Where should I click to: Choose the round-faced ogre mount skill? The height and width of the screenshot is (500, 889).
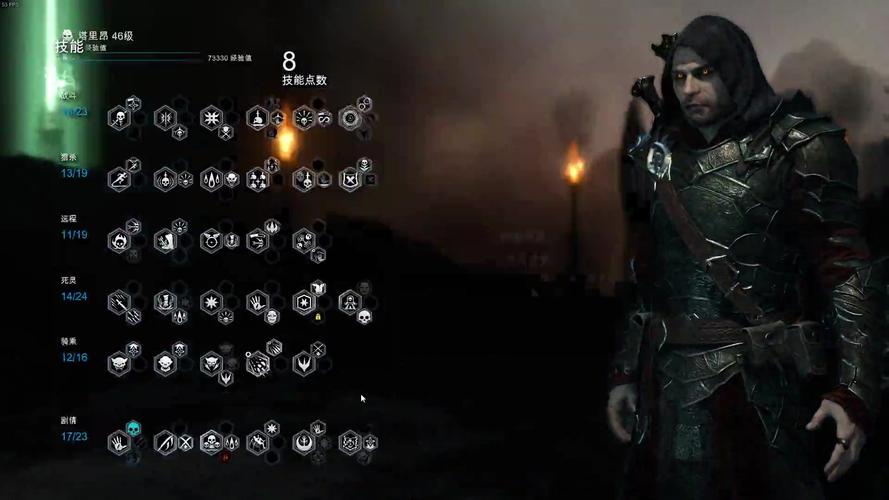click(x=165, y=363)
